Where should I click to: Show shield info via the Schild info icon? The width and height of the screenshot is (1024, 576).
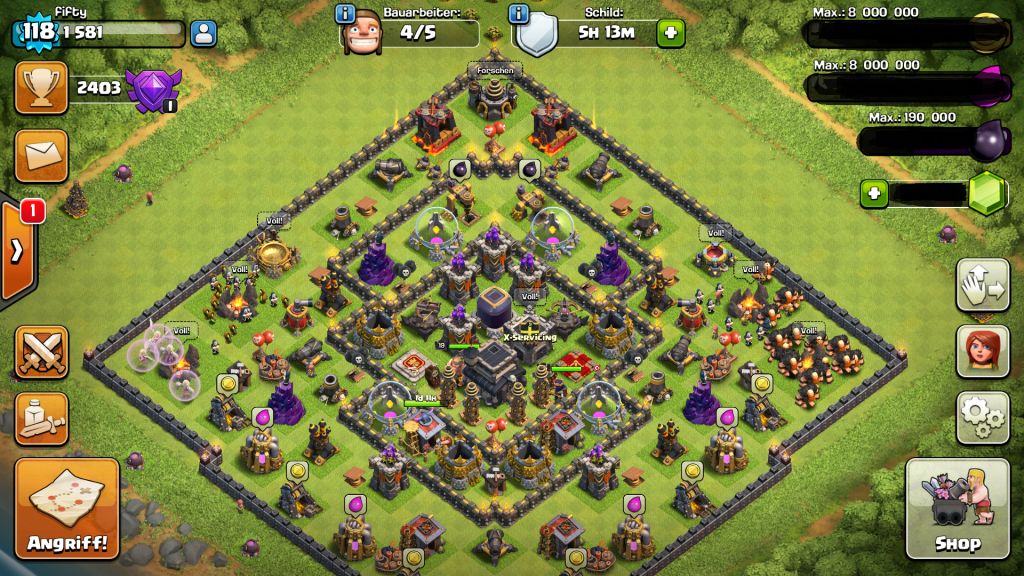[518, 14]
